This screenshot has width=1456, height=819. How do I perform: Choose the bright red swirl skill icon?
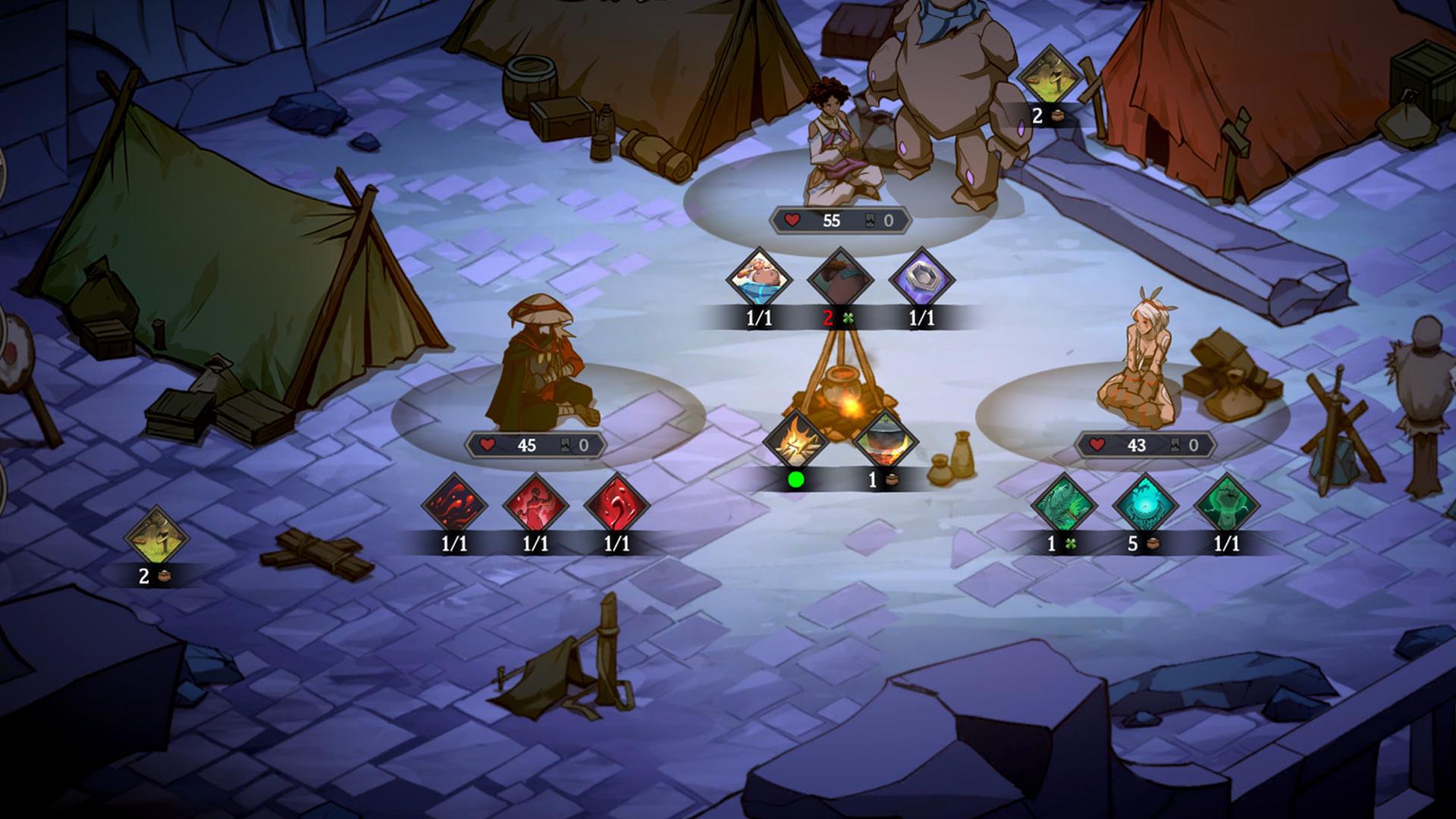617,505
